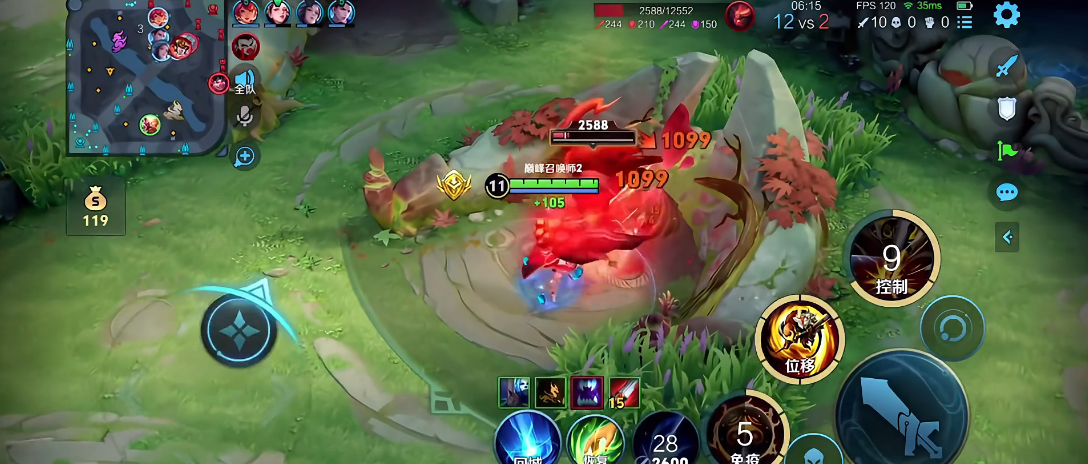The image size is (1088, 464).
Task: Use the 回城 recall spell
Action: [x=528, y=440]
